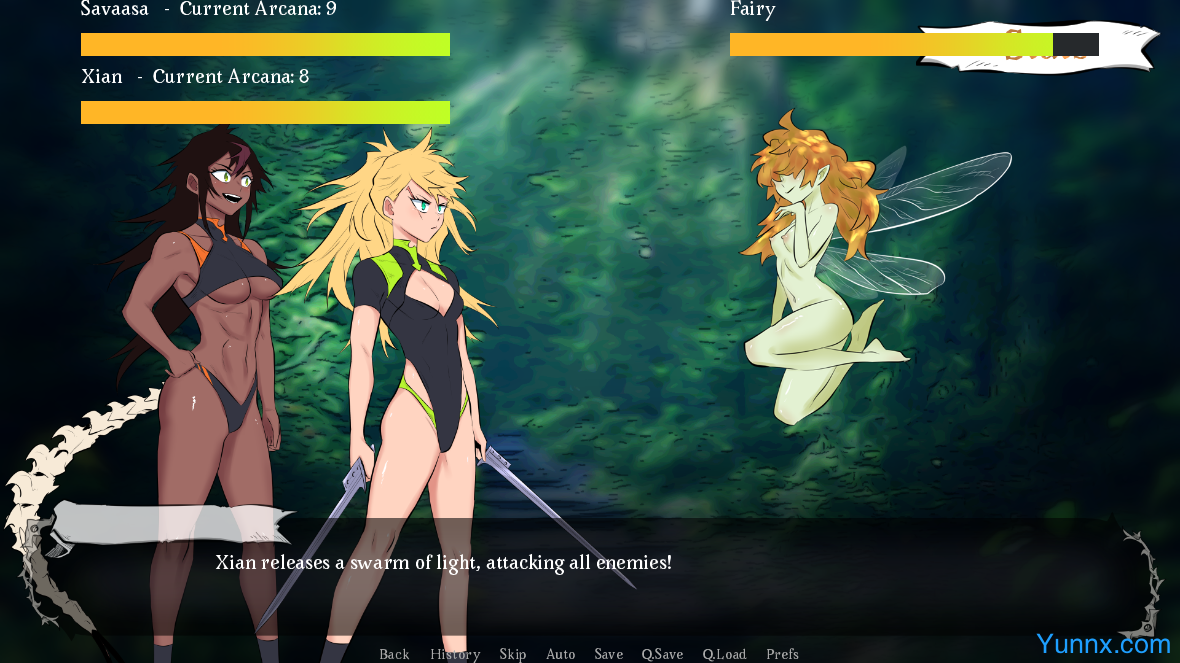Quick save with Q.Save
1180x663 pixels.
click(662, 654)
